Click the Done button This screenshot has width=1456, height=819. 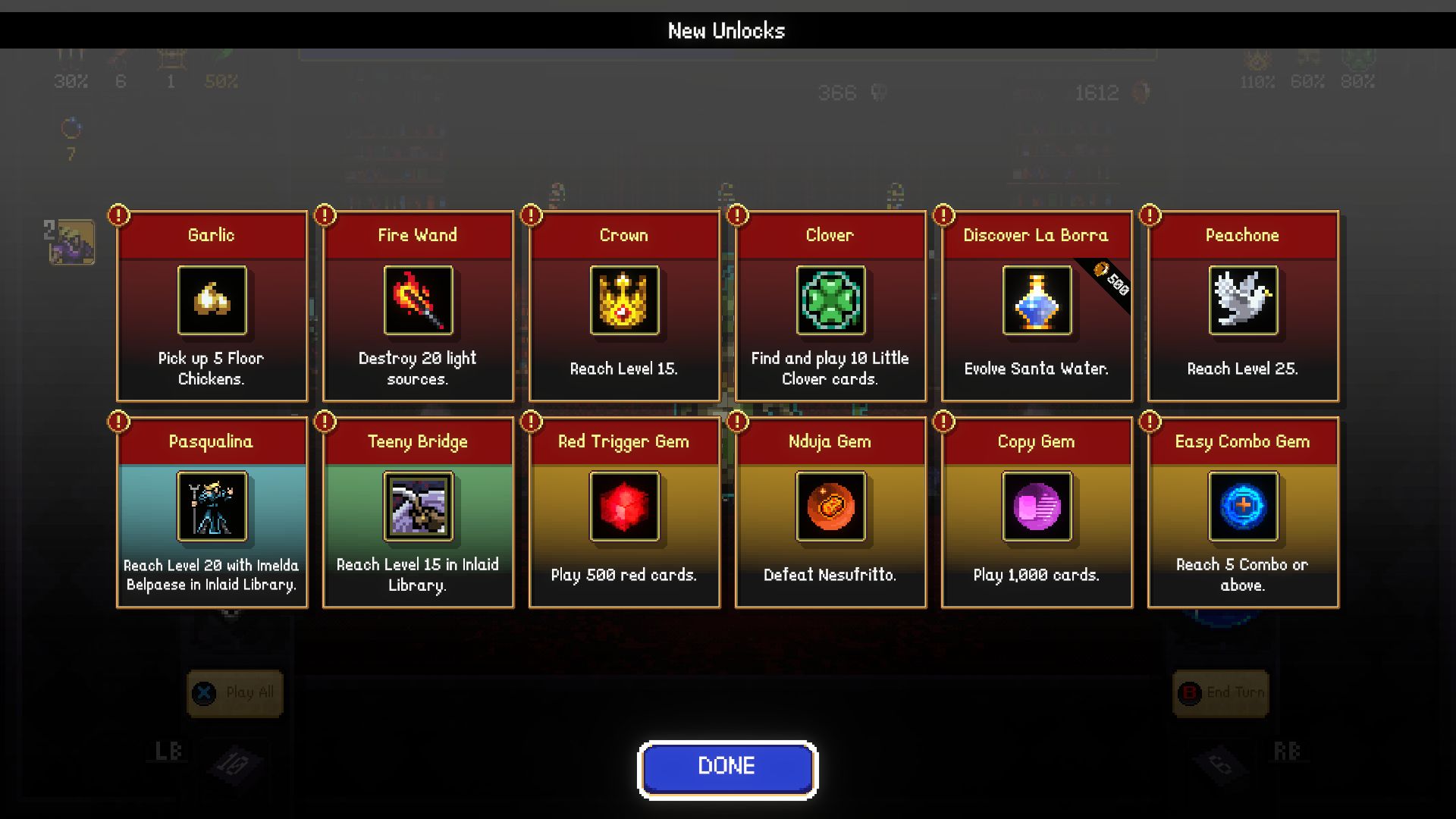(726, 767)
